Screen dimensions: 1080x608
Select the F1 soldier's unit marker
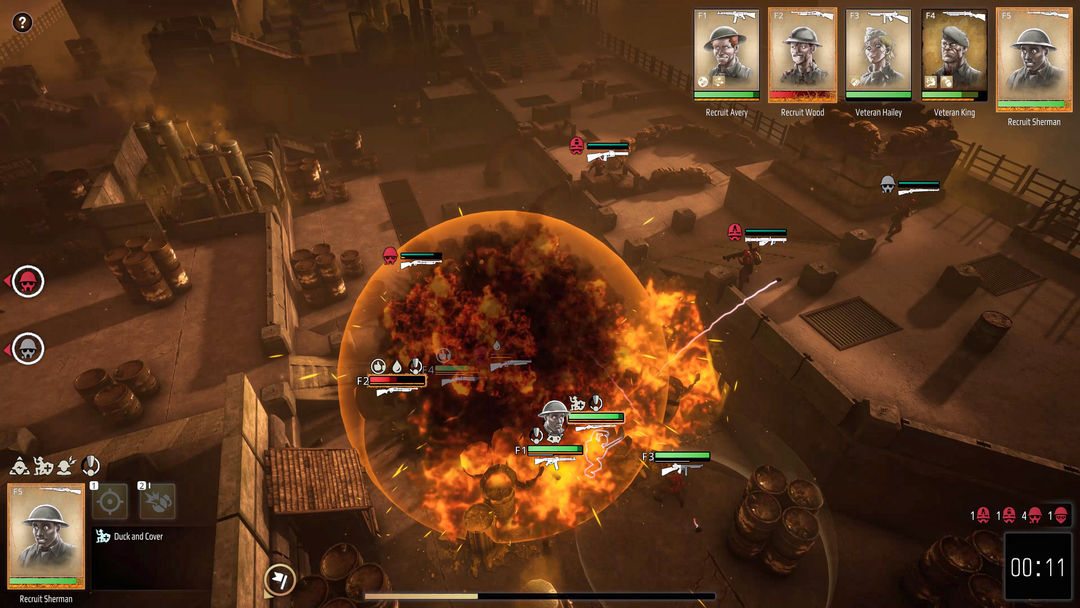point(553,451)
